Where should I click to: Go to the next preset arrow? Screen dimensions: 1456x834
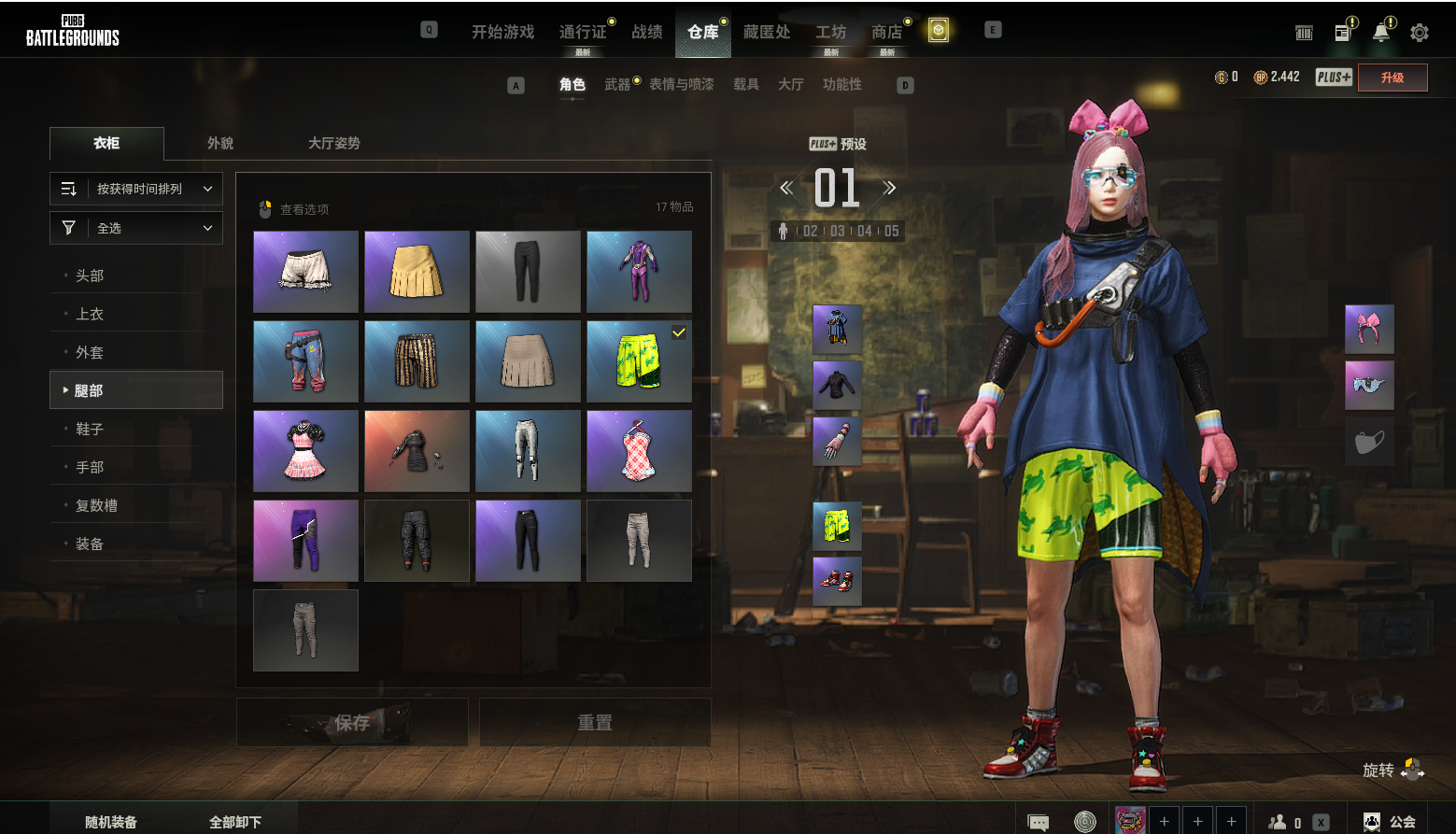click(x=889, y=188)
